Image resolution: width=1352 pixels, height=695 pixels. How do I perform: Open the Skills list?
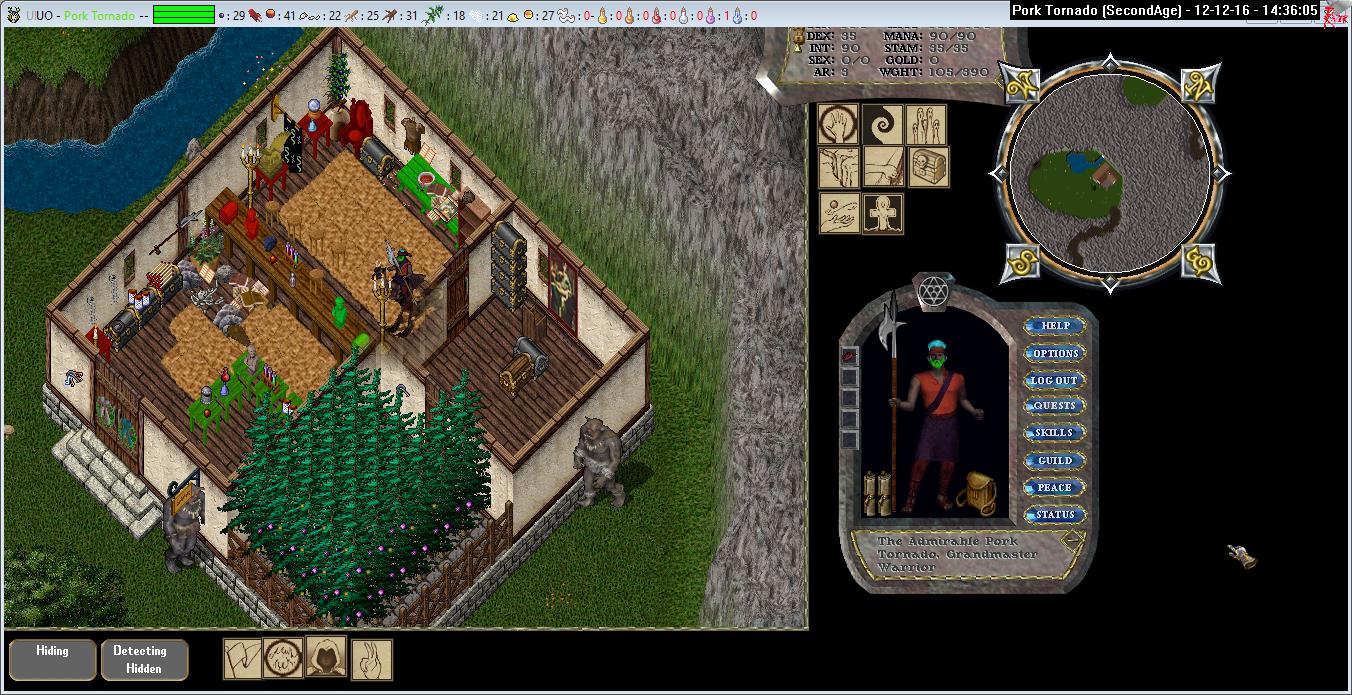coord(1055,433)
